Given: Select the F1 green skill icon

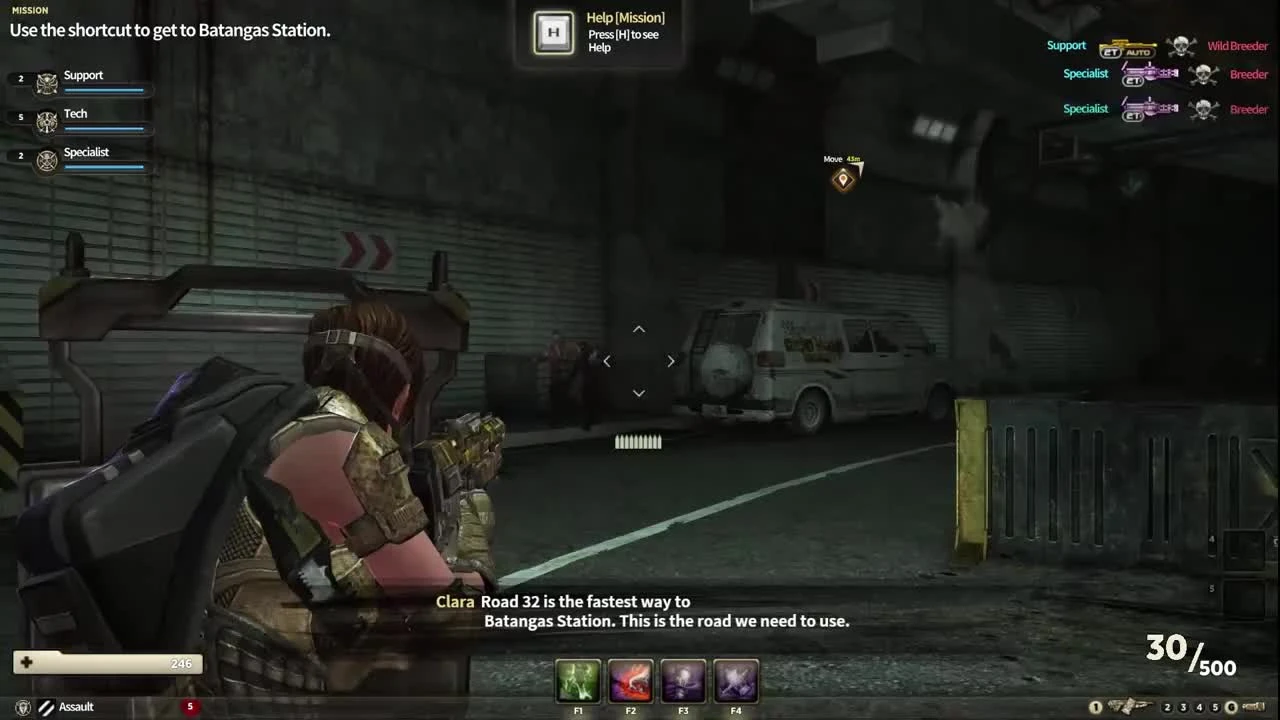Looking at the screenshot, I should coord(578,681).
